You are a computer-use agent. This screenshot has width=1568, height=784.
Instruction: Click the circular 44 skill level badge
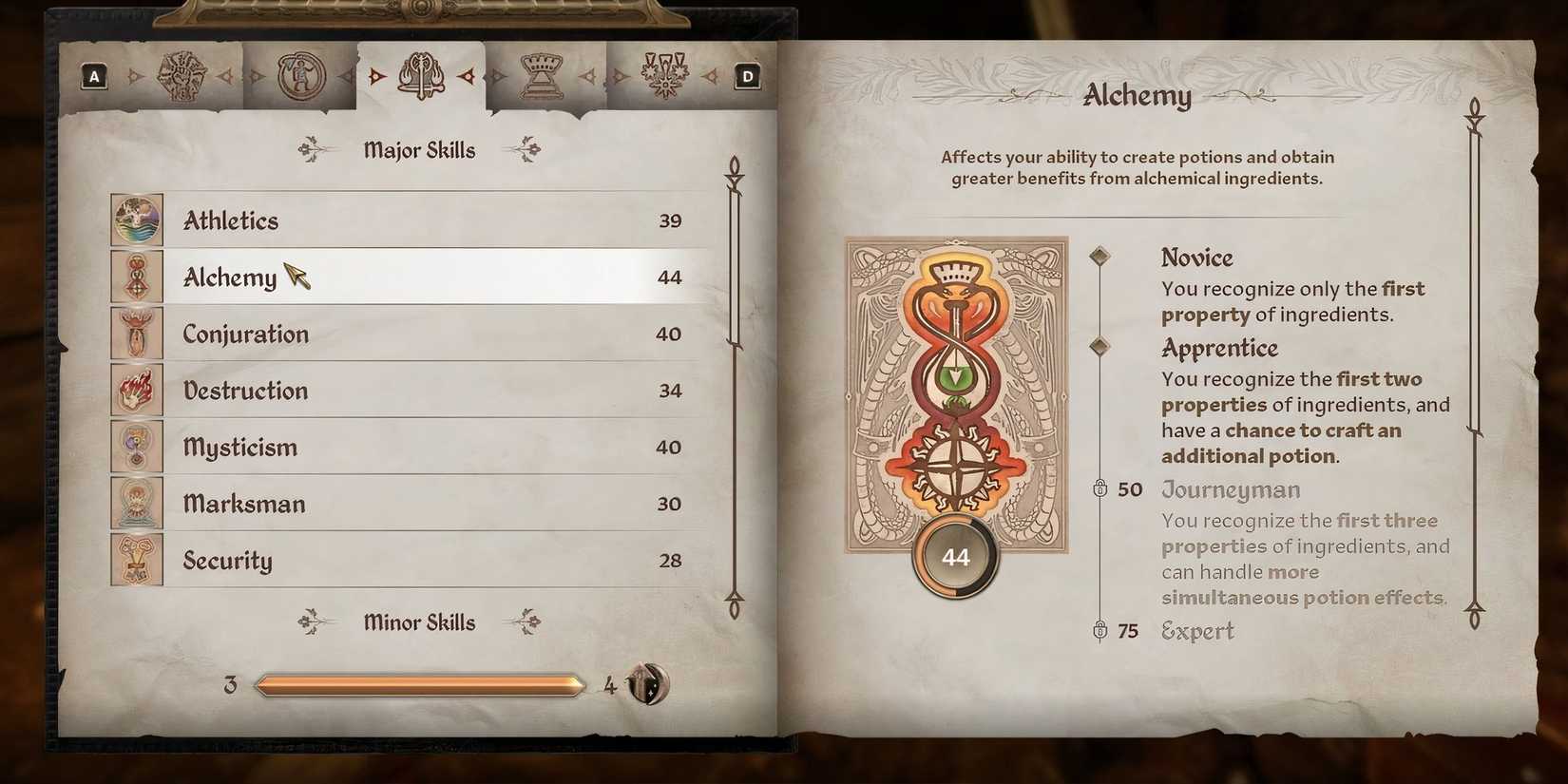[954, 557]
